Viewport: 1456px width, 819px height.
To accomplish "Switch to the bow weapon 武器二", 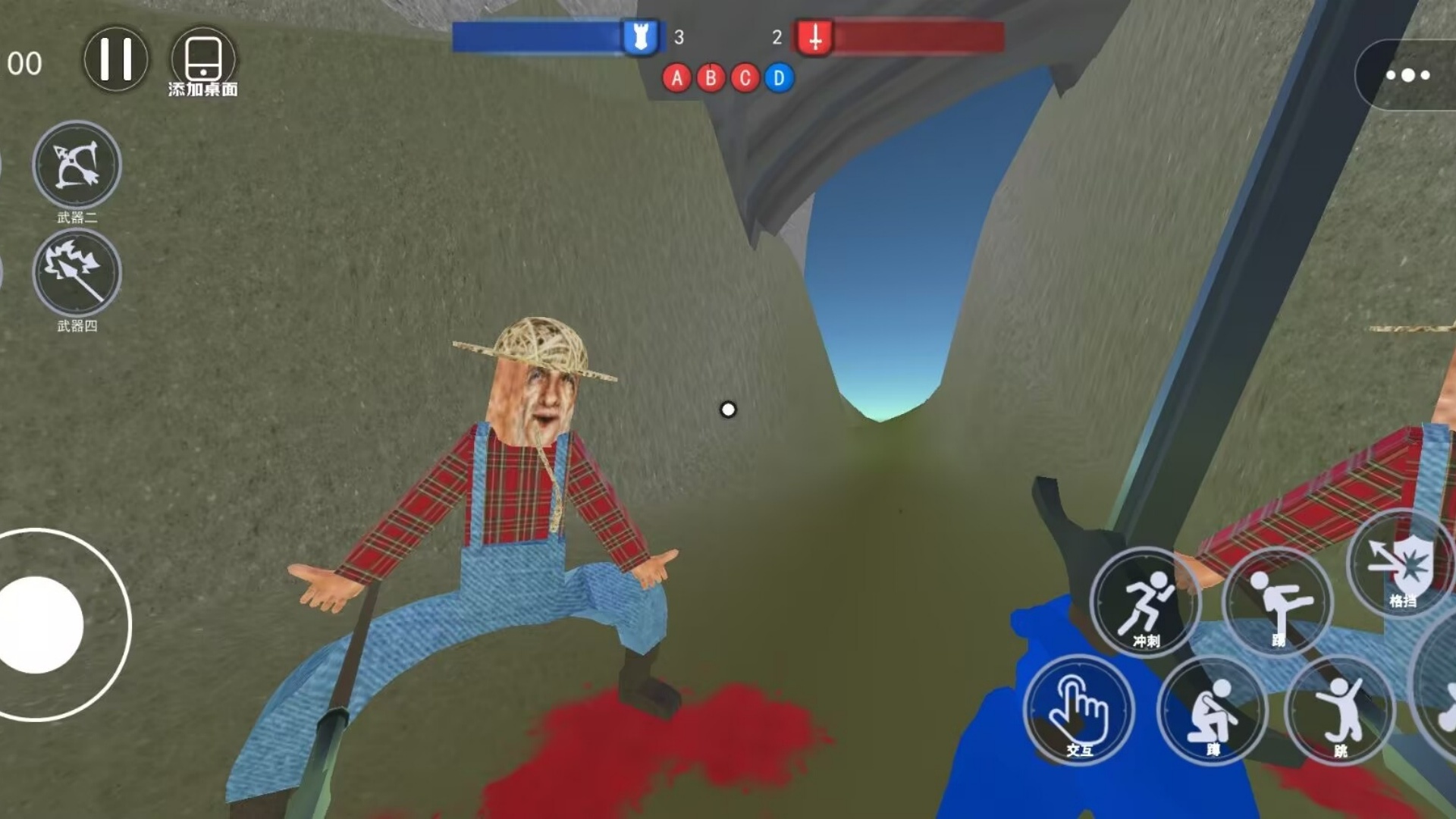I will (77, 165).
